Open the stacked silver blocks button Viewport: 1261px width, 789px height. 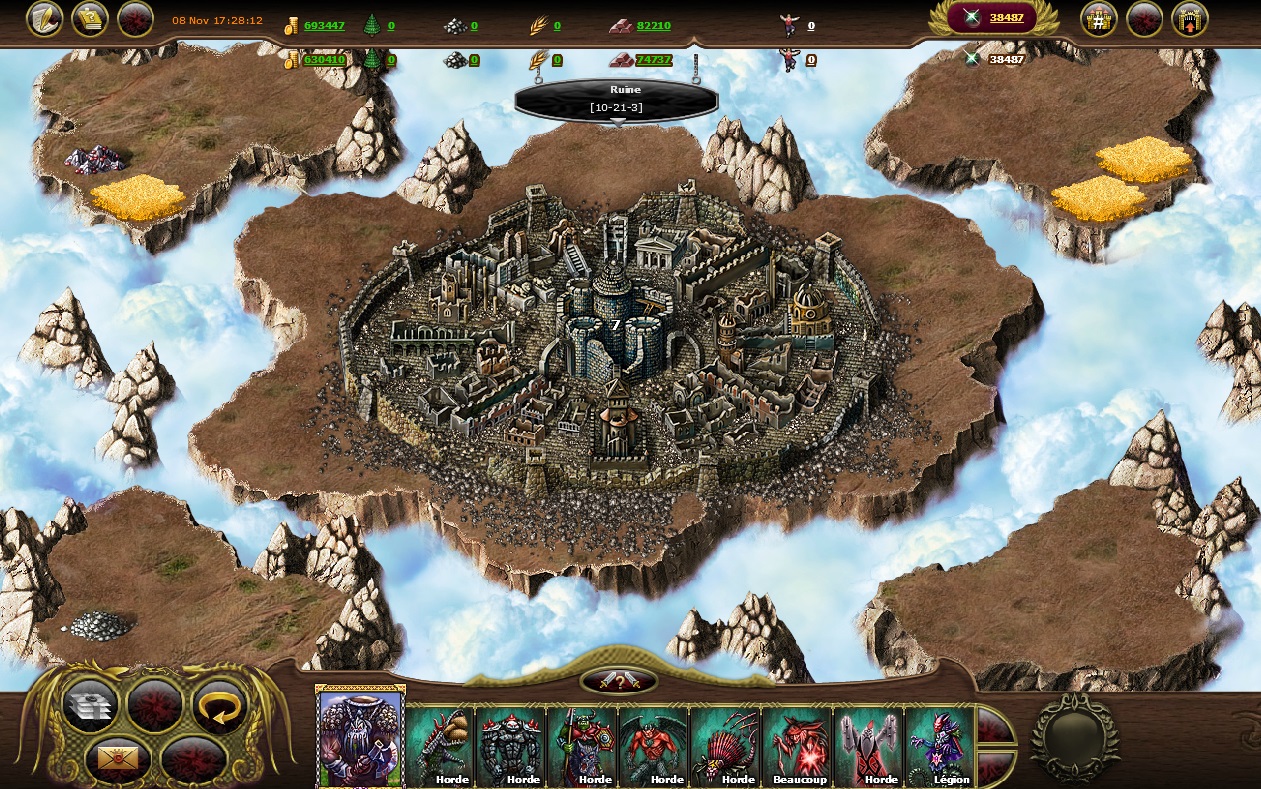tap(91, 705)
